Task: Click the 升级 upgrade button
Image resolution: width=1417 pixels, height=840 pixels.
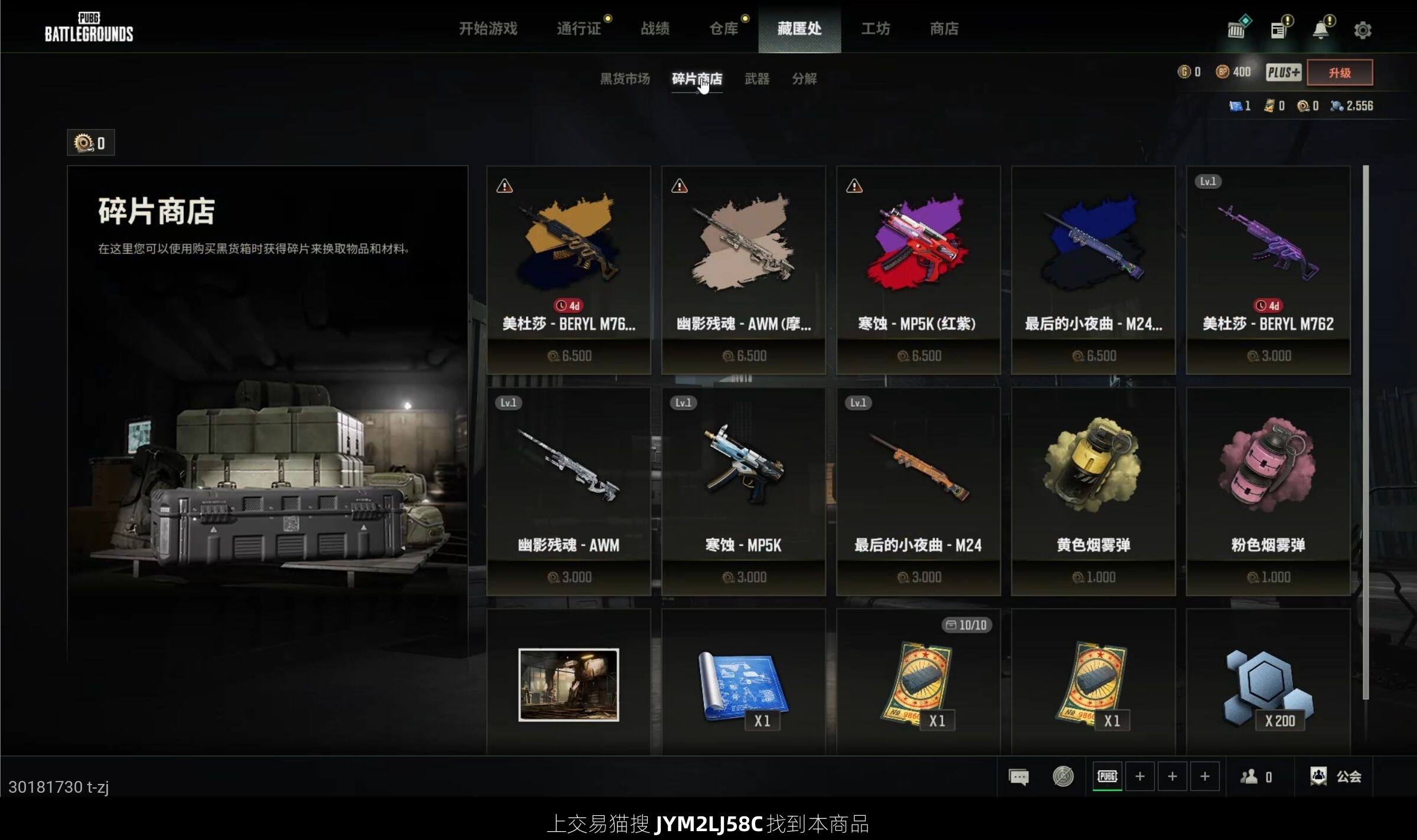Action: (1339, 73)
